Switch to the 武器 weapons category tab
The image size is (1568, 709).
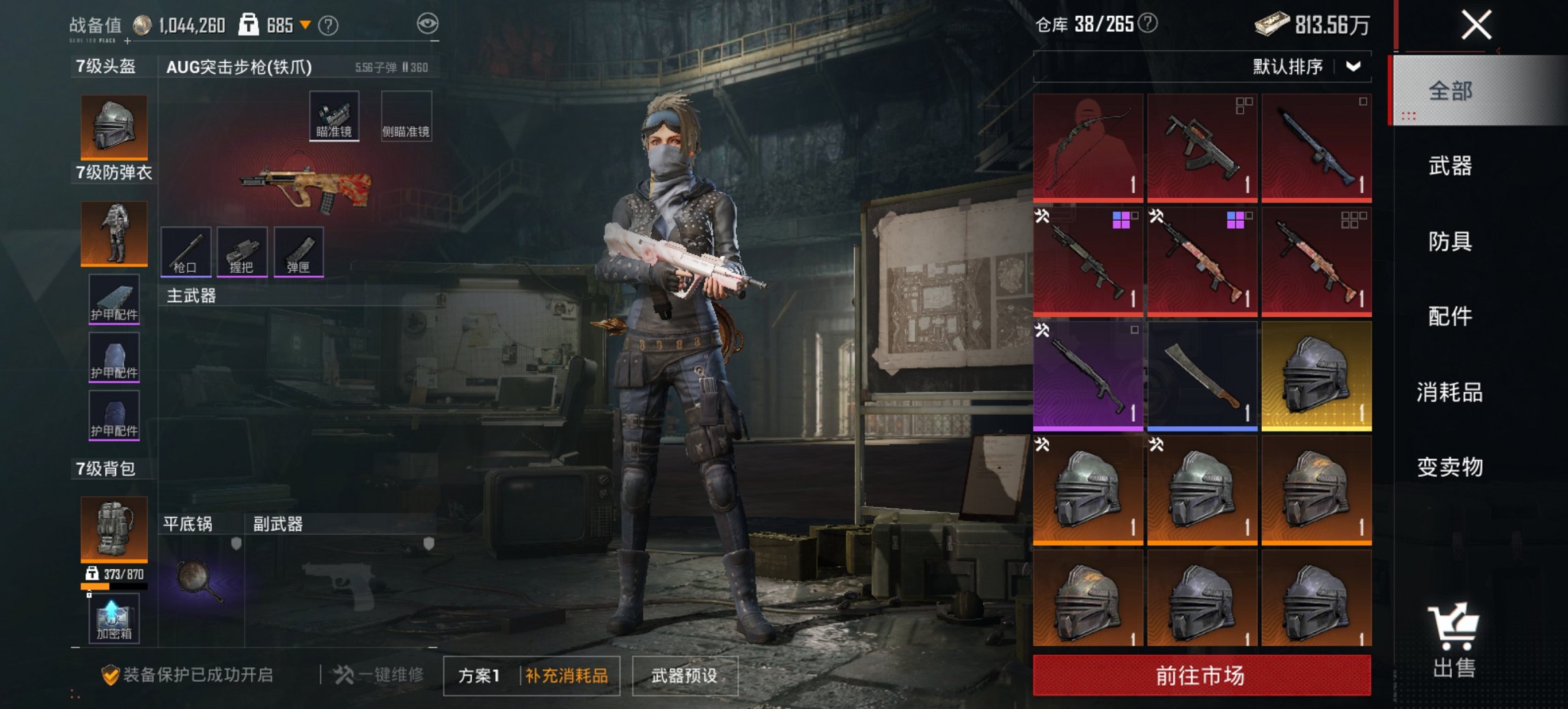coord(1451,166)
